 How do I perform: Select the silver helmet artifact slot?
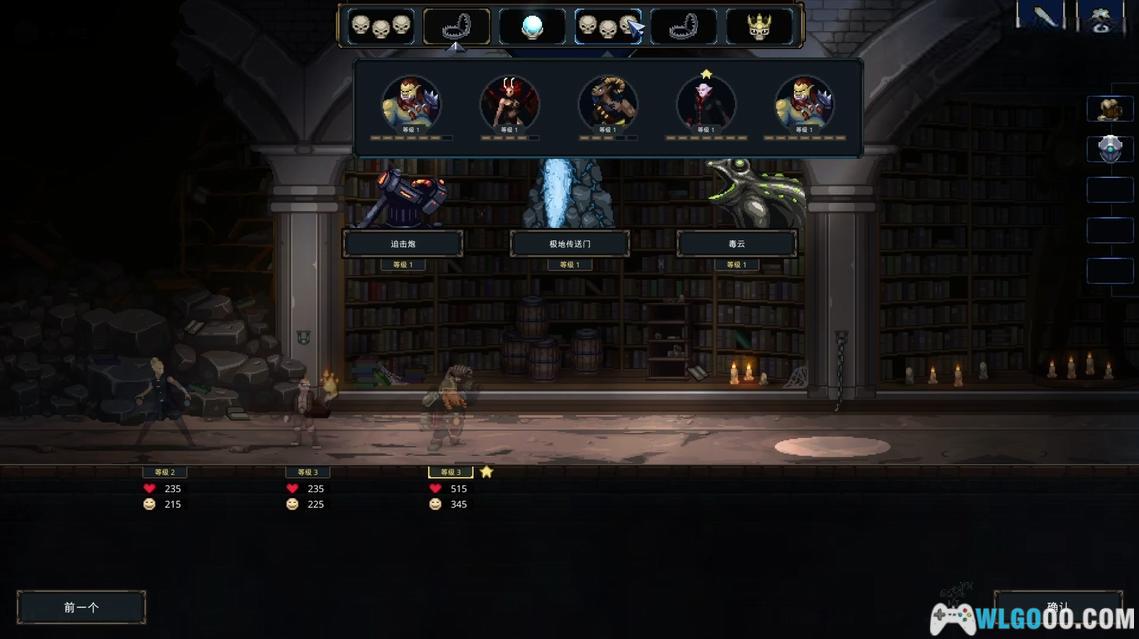tap(1109, 149)
